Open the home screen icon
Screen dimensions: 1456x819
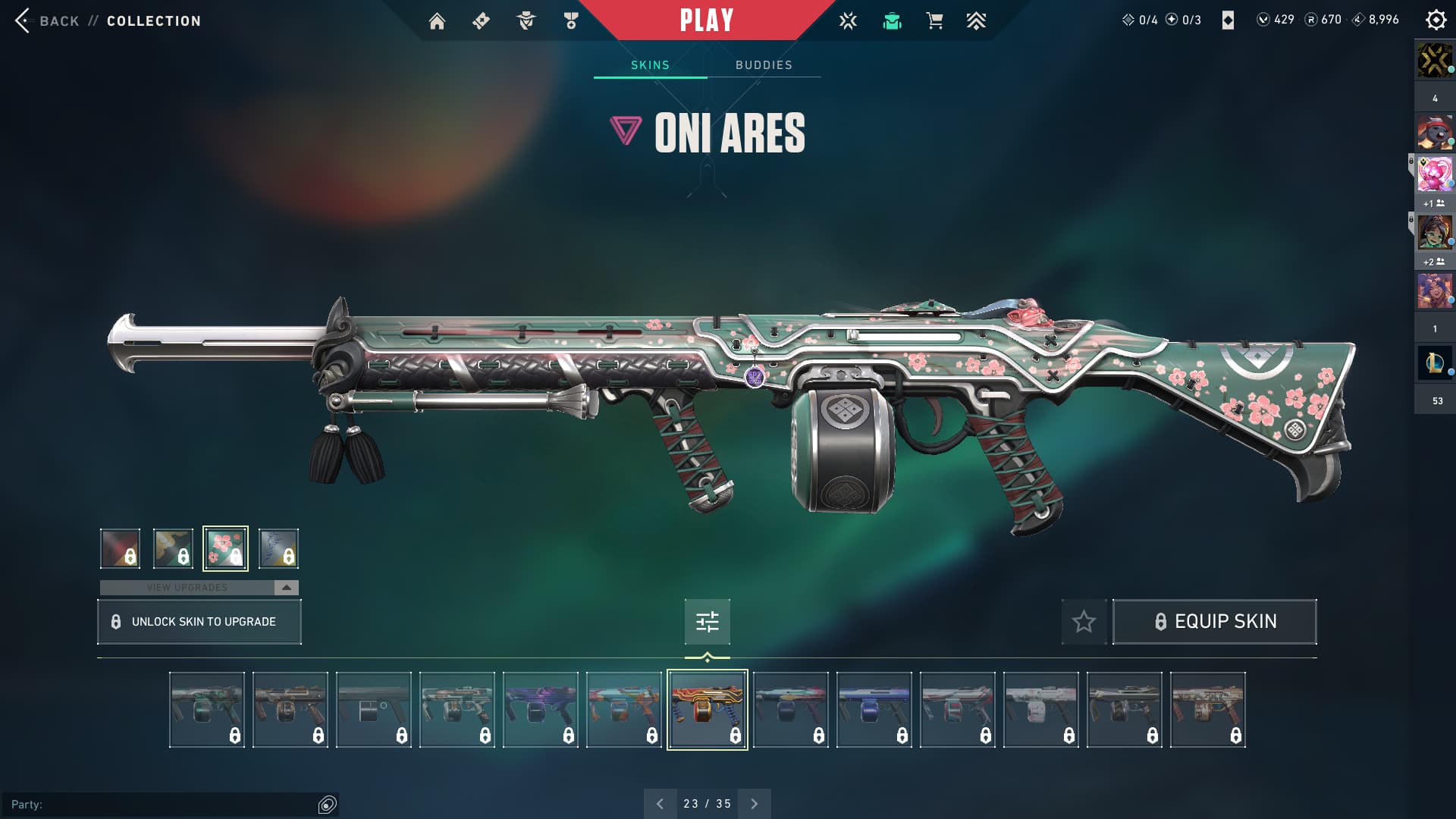coord(437,21)
